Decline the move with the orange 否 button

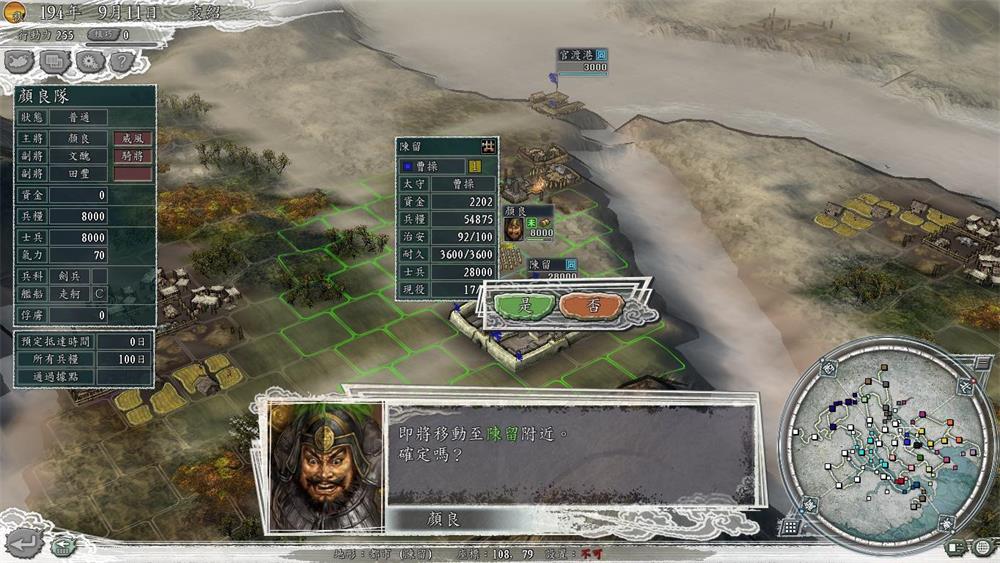click(591, 306)
